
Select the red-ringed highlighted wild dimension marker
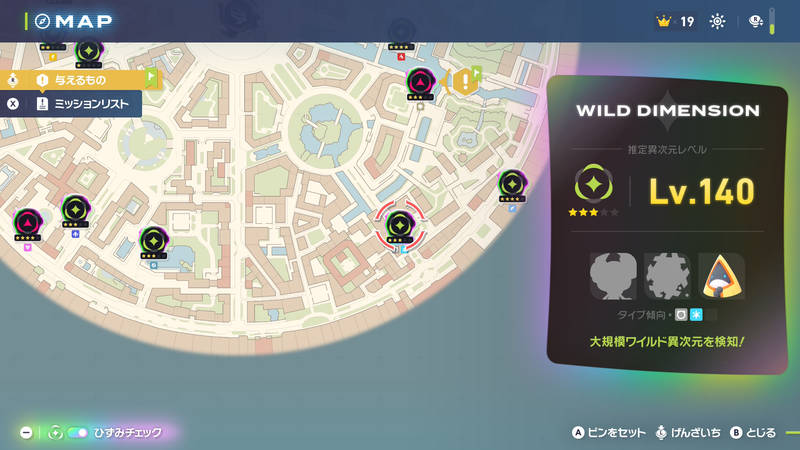click(400, 224)
